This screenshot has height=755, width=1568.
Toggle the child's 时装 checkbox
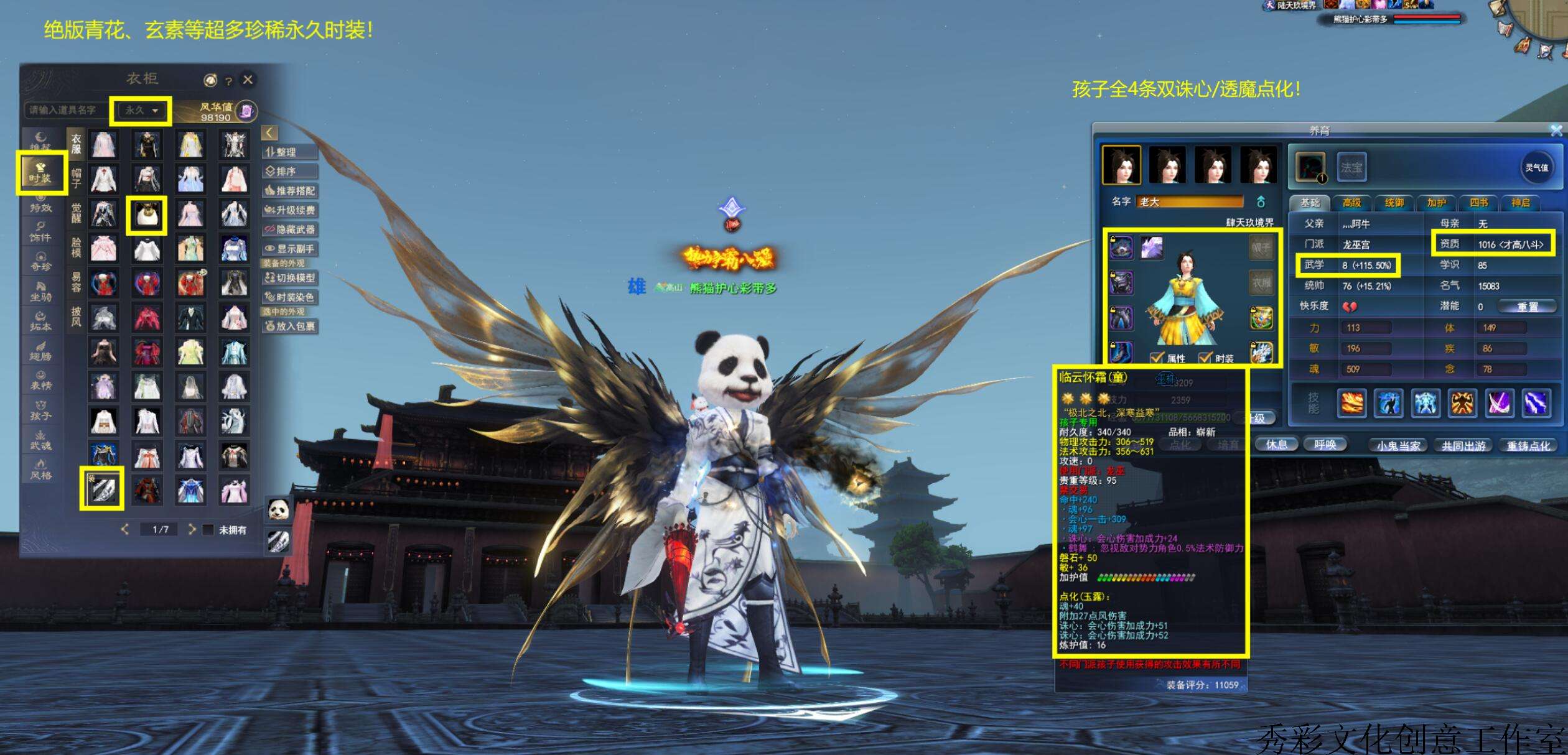pos(1205,358)
